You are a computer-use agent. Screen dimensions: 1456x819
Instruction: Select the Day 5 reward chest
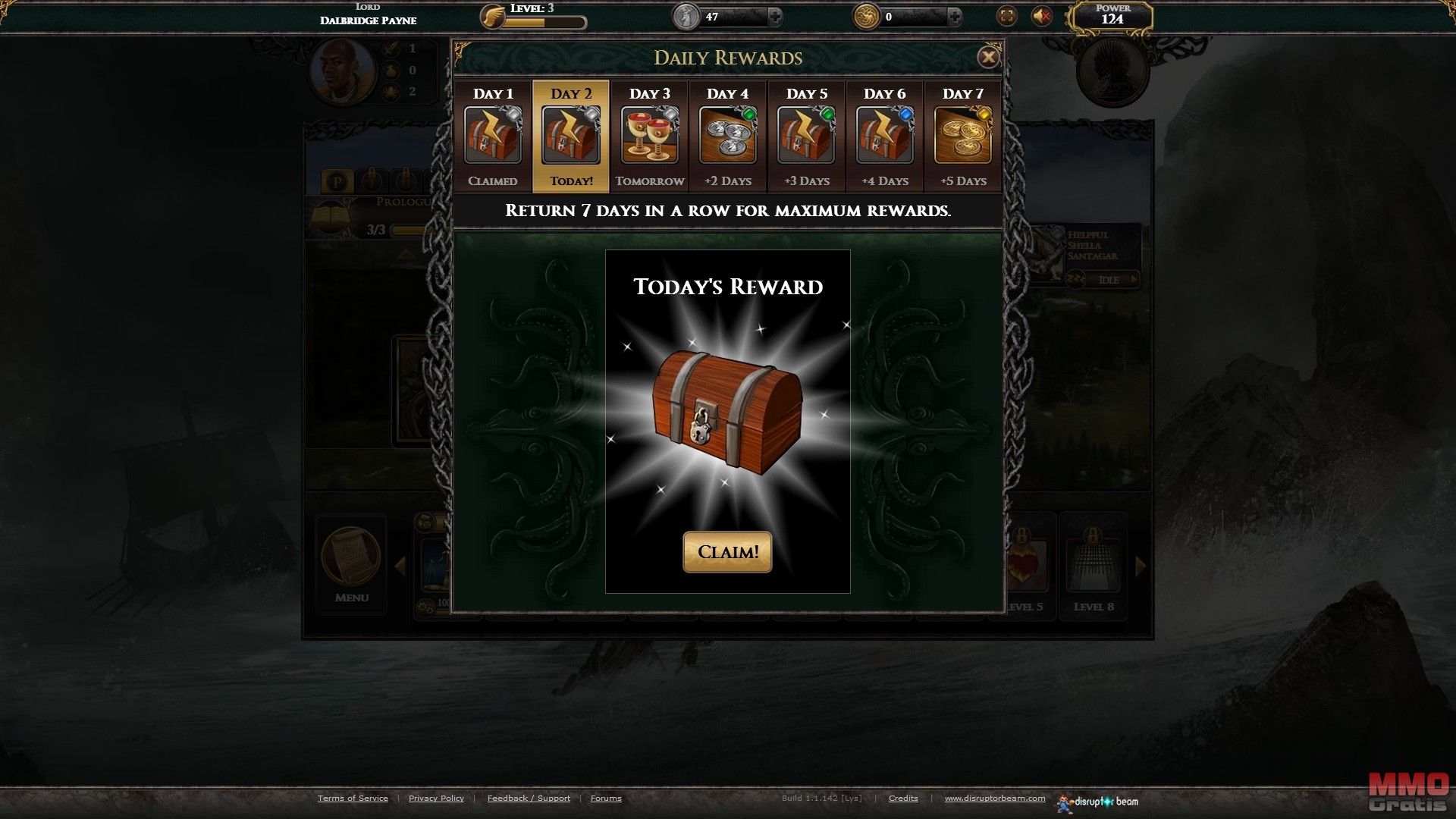click(807, 135)
